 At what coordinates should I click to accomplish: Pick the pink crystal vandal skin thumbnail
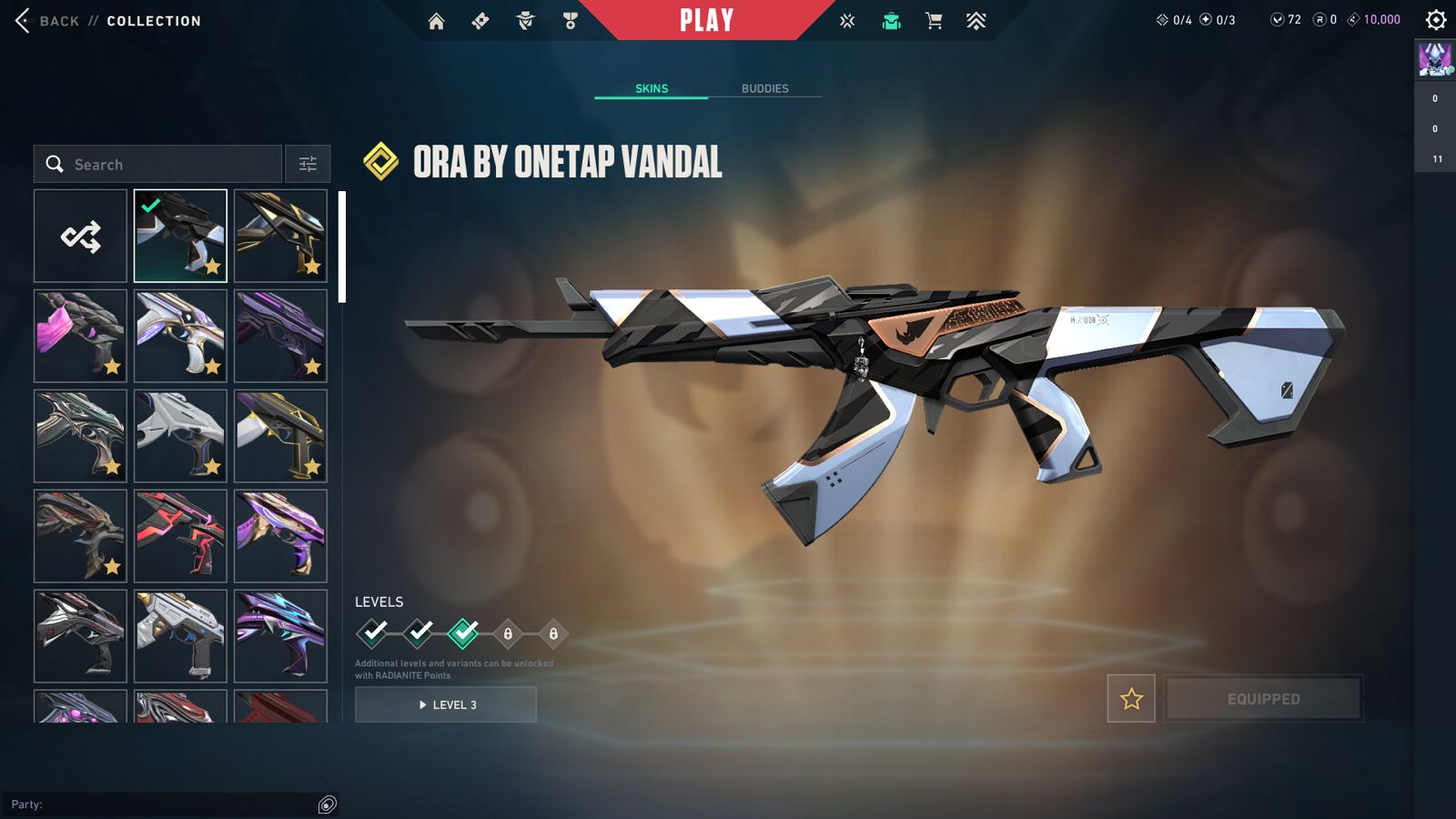pos(81,336)
